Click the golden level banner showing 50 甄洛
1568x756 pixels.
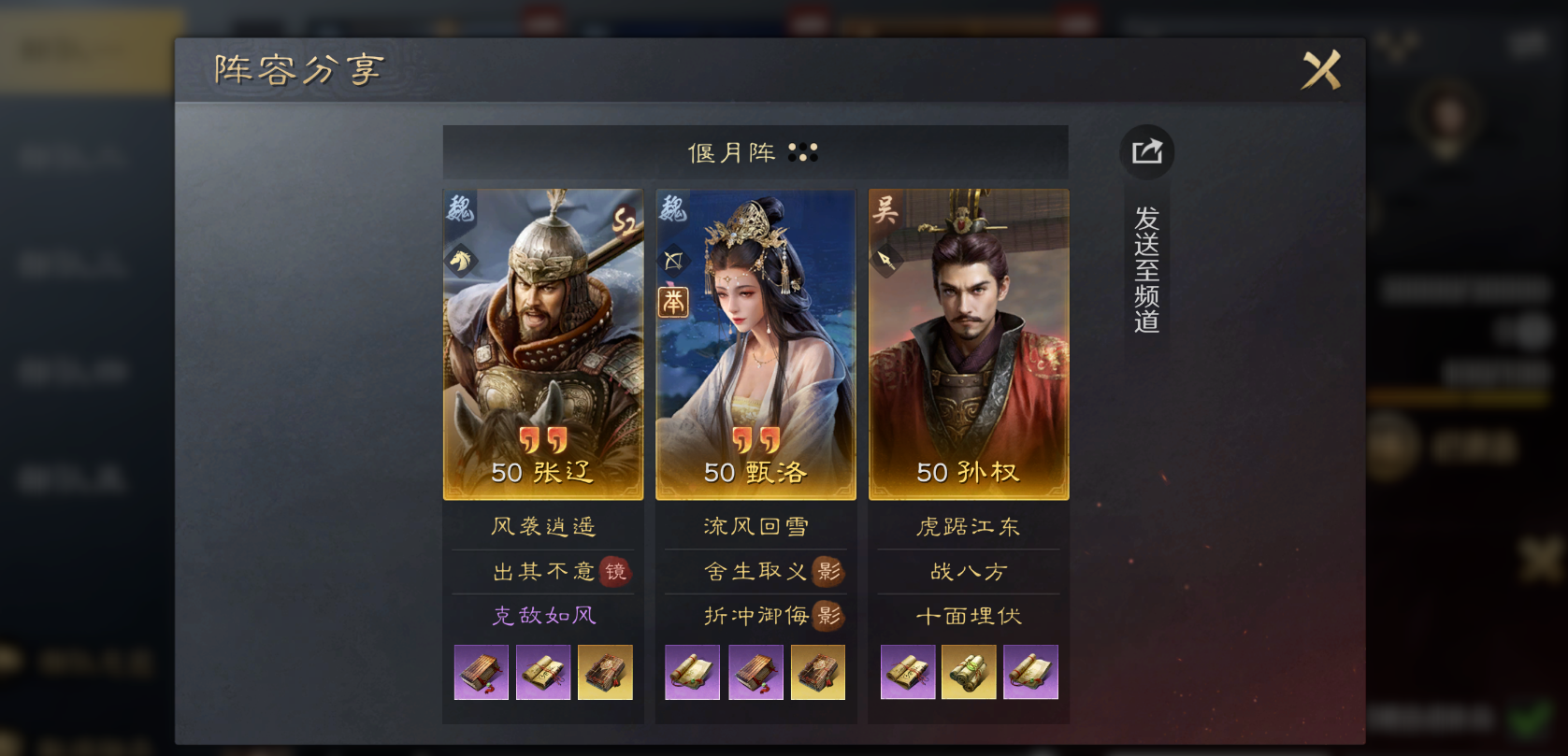pos(755,474)
